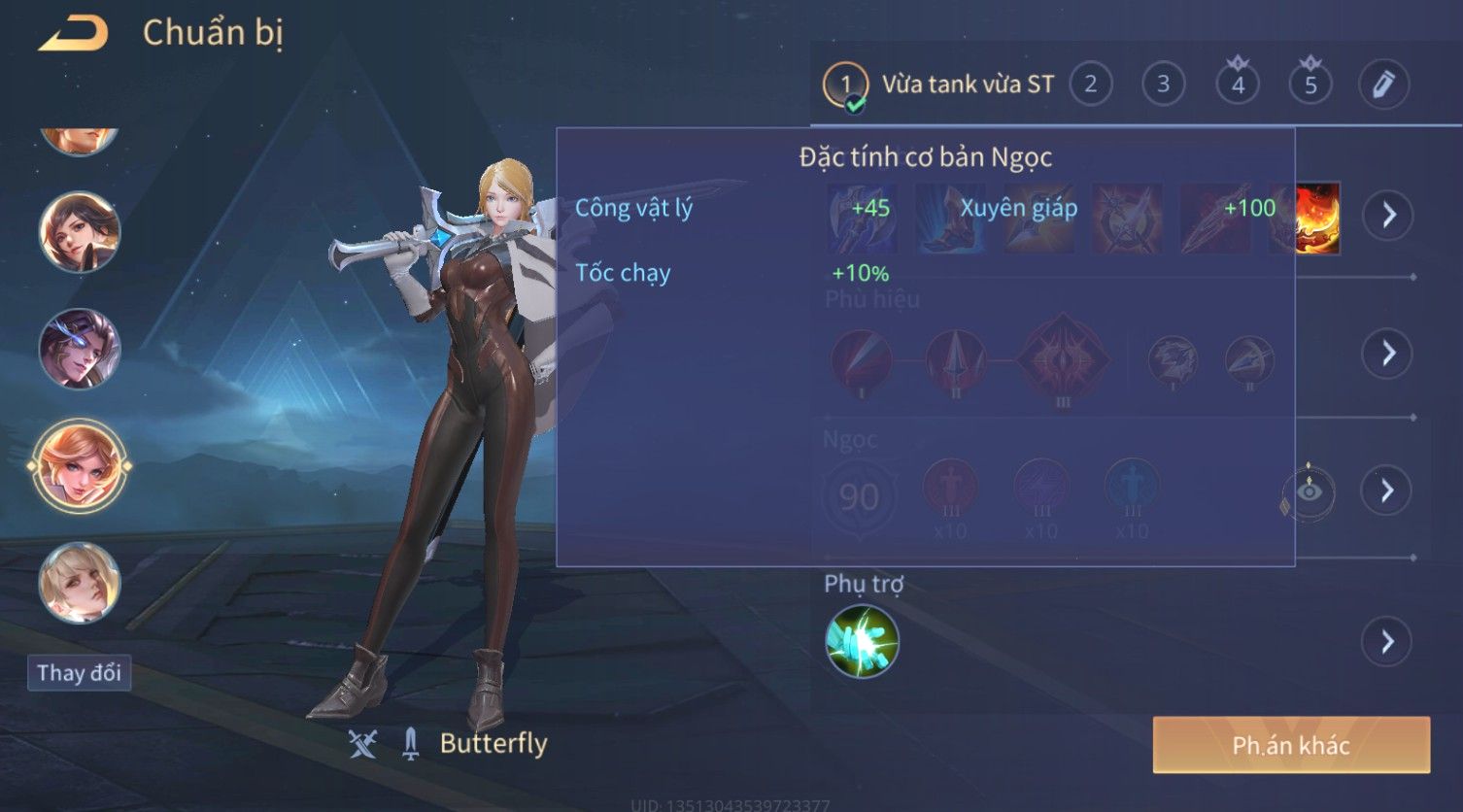Open the Phù hiệu badge arrow

coord(1388,353)
